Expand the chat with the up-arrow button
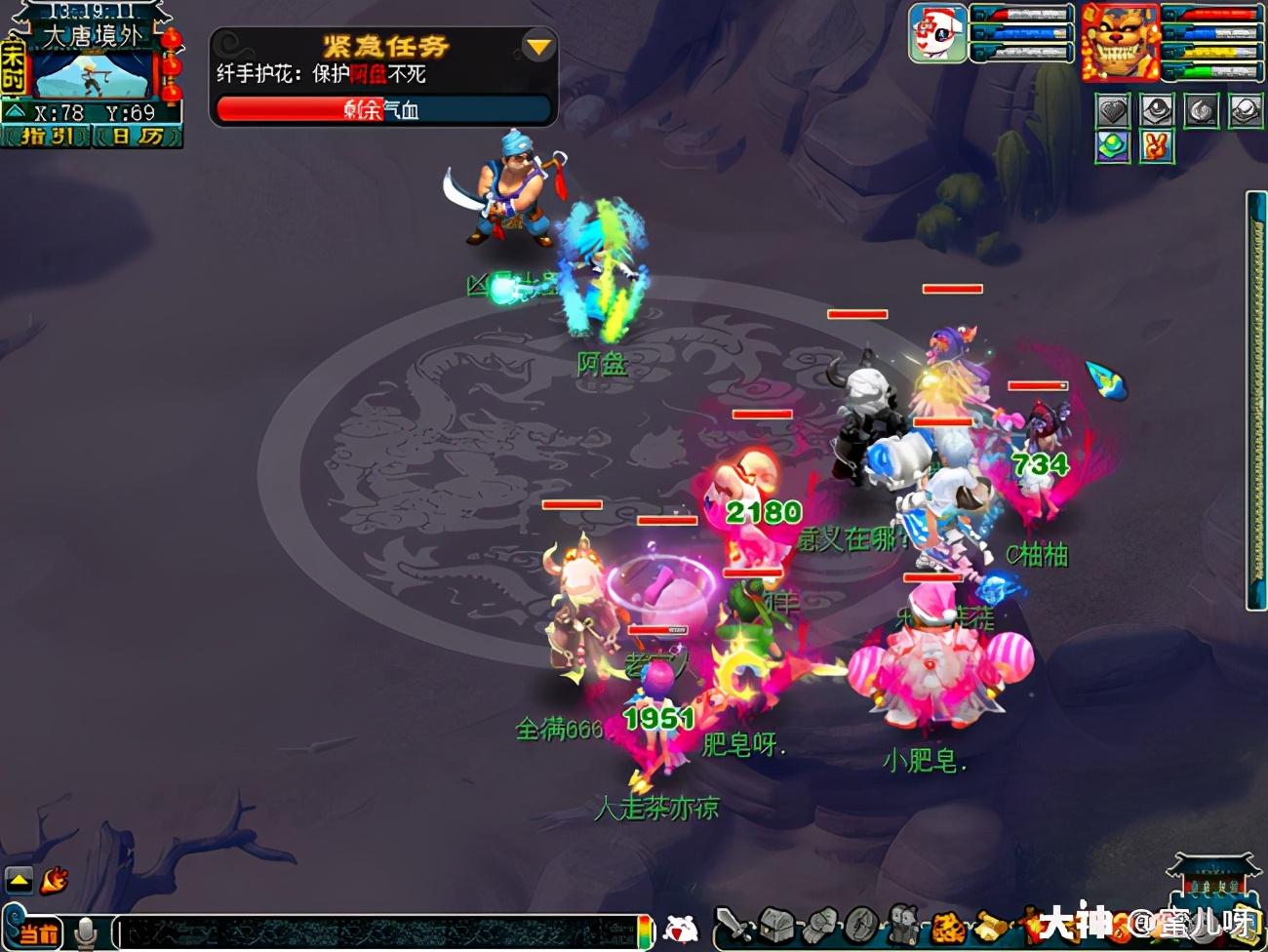Screen dimensions: 1268x952 19,880
